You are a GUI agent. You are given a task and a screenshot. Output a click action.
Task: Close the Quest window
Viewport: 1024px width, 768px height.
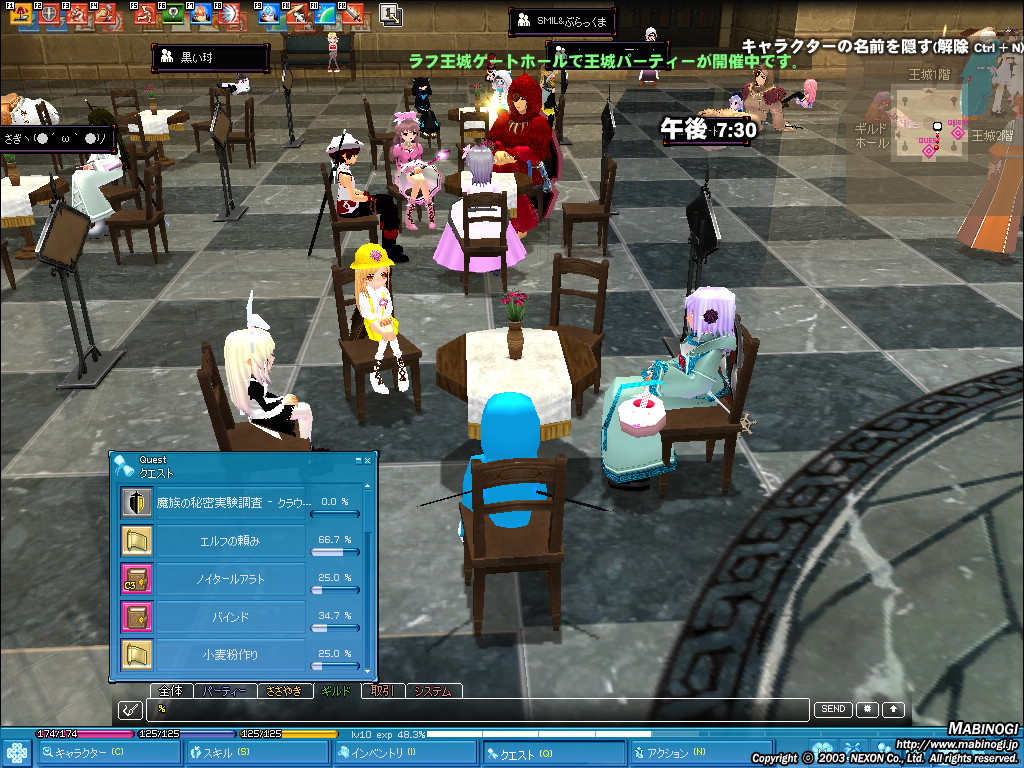tap(368, 460)
